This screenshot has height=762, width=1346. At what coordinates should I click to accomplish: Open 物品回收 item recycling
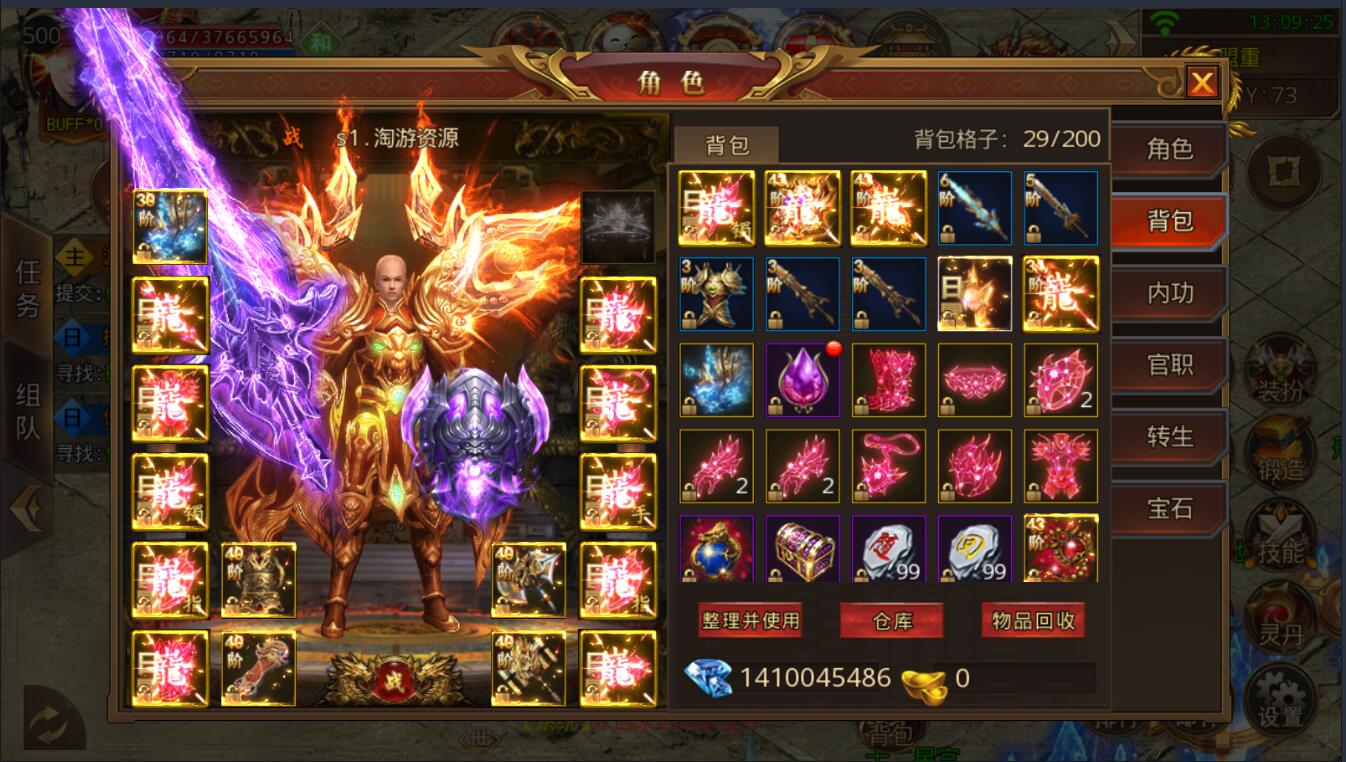[x=1033, y=621]
